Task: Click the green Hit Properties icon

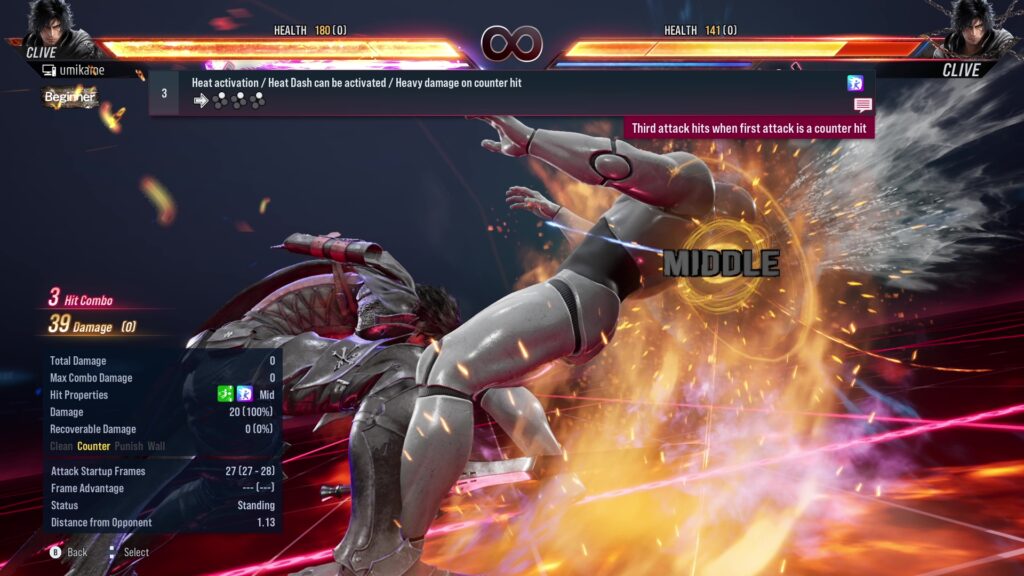Action: [x=226, y=395]
